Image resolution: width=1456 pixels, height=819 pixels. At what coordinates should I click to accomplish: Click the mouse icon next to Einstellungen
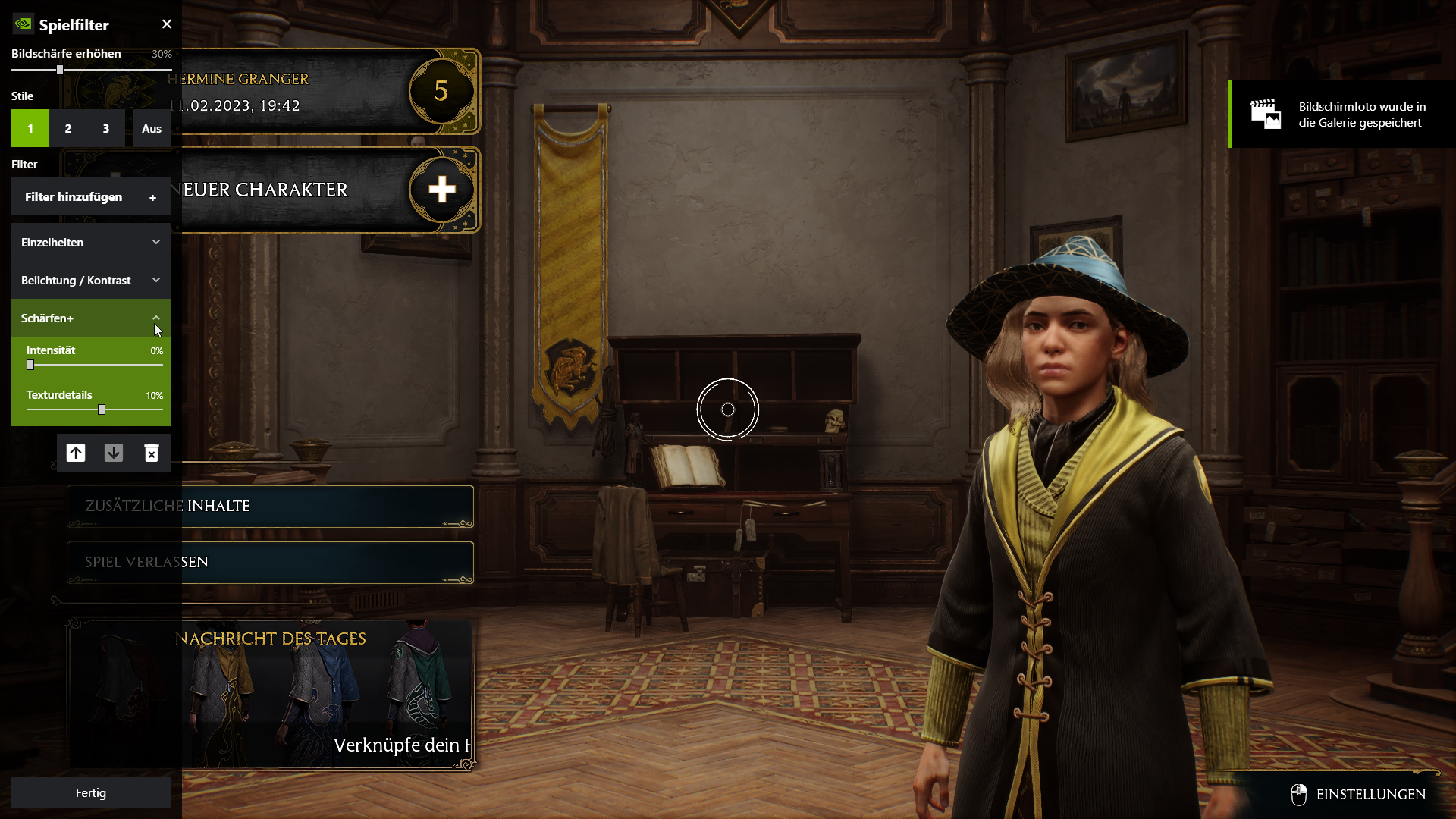click(1300, 795)
